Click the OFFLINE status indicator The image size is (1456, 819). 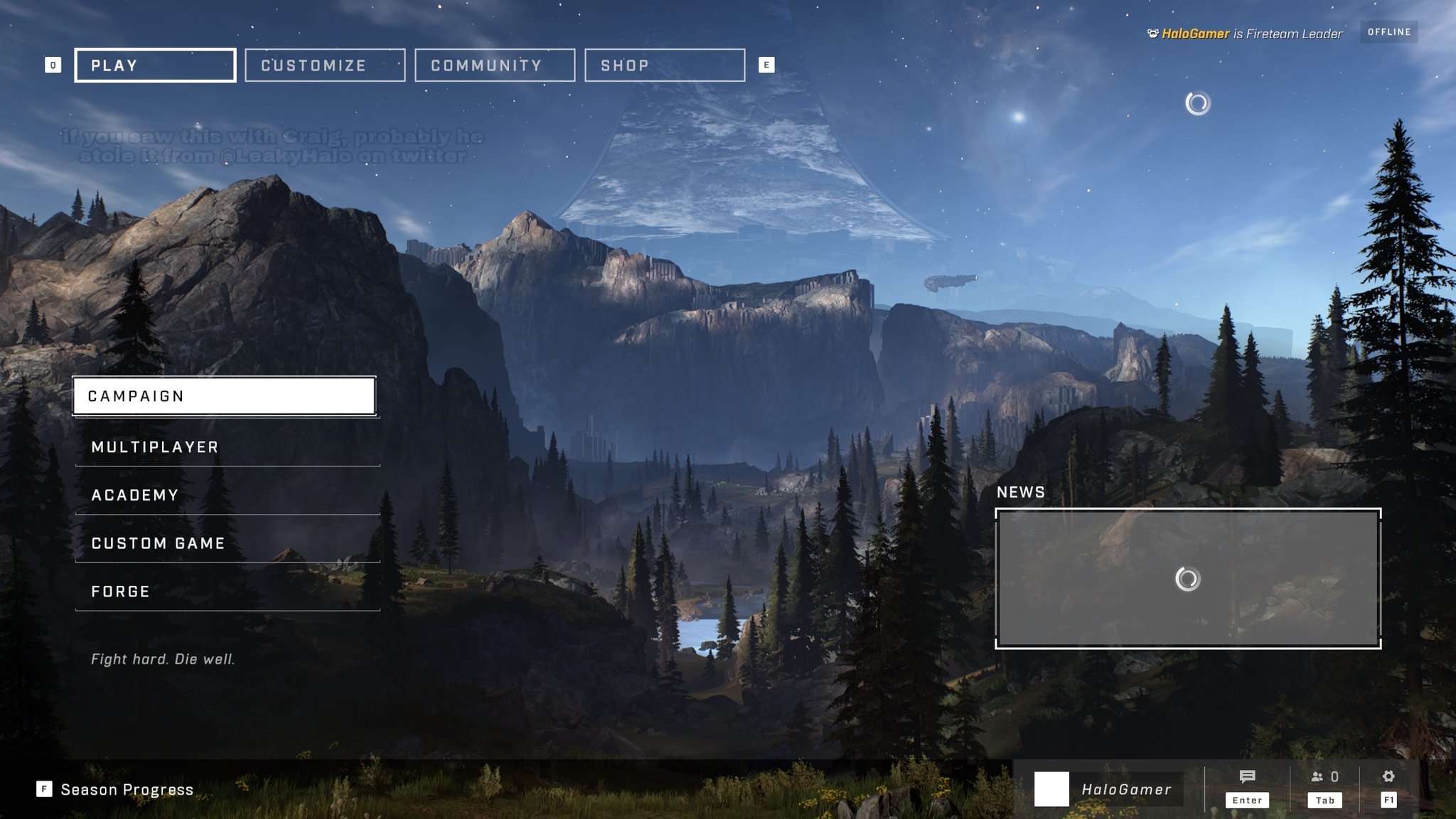coord(1389,31)
